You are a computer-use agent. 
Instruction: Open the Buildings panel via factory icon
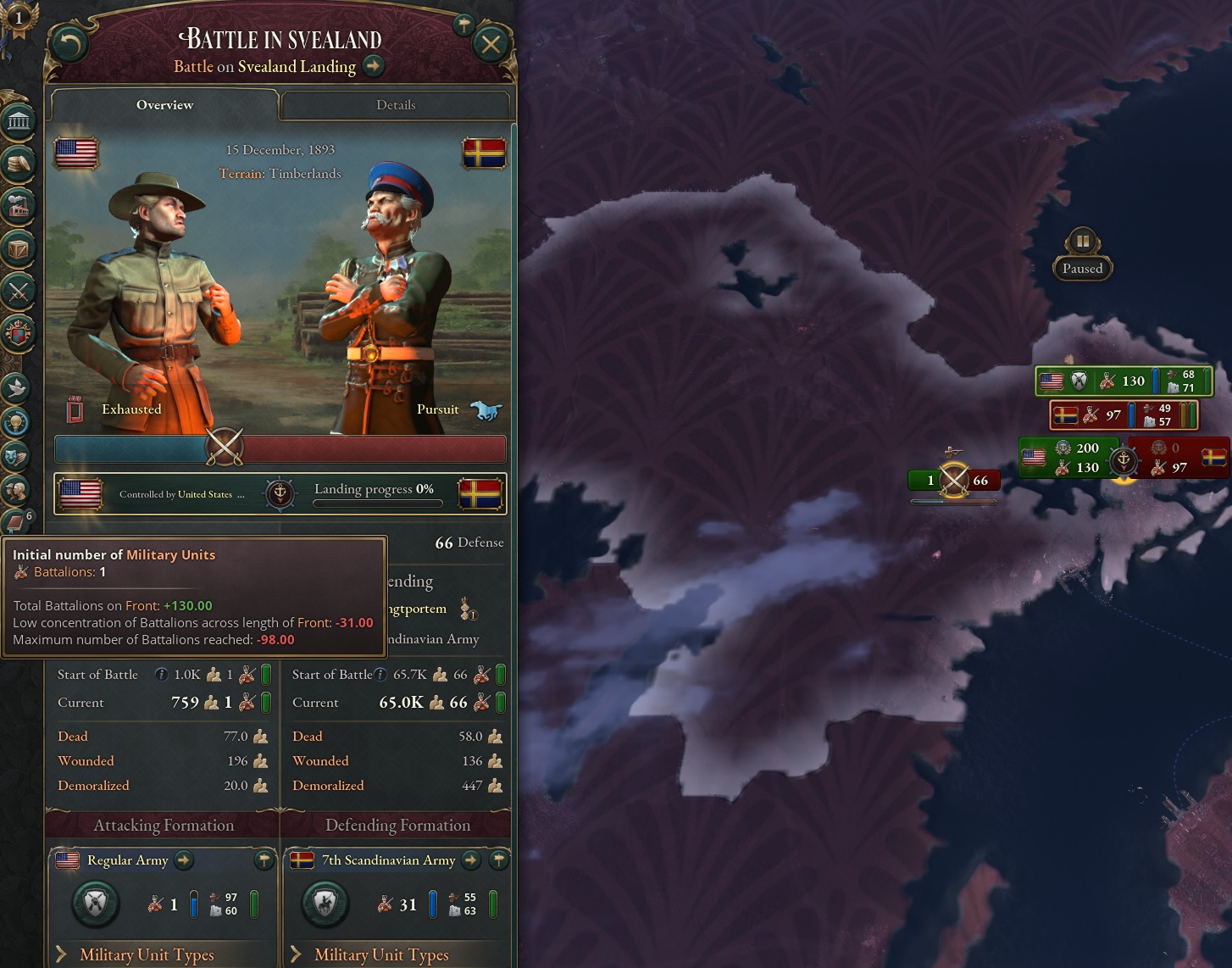point(19,204)
